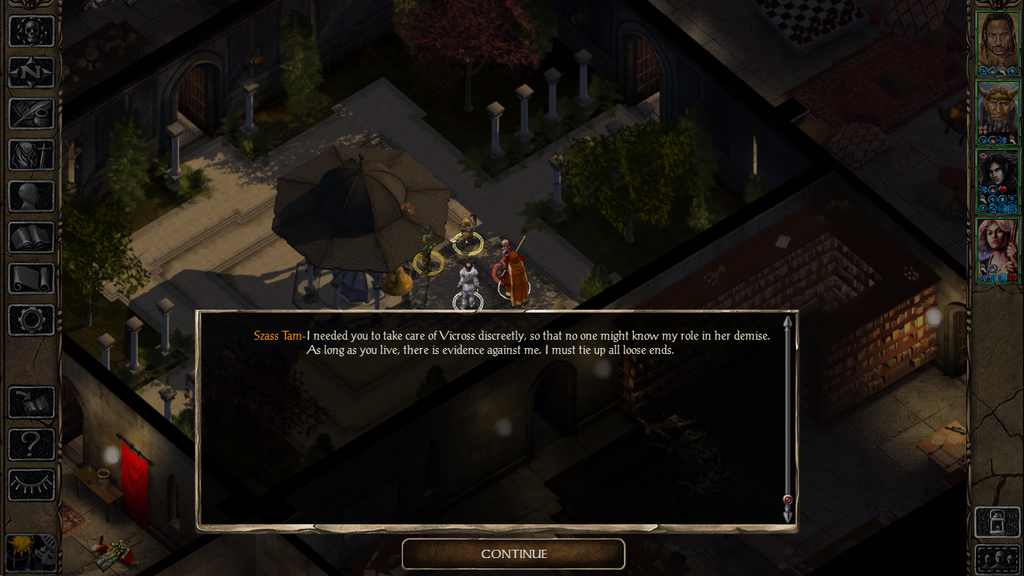The width and height of the screenshot is (1024, 576).
Task: Open help with the question mark icon
Action: 31,444
